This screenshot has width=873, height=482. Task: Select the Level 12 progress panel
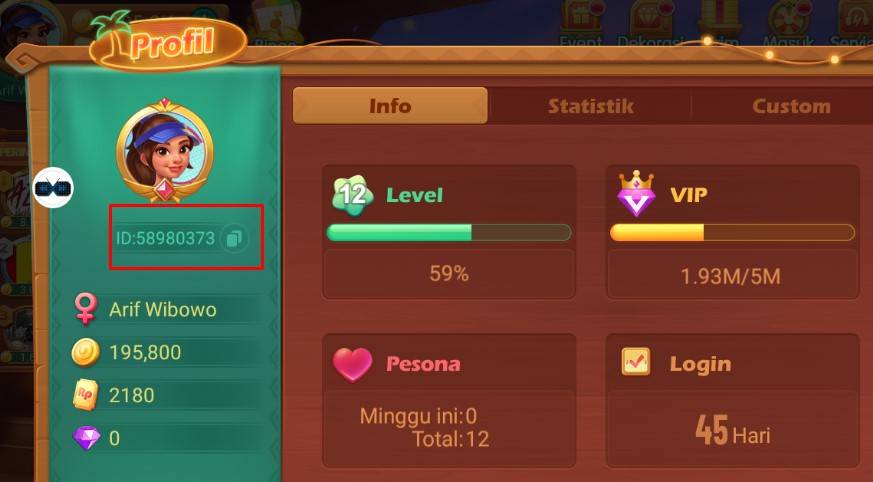[x=448, y=231]
